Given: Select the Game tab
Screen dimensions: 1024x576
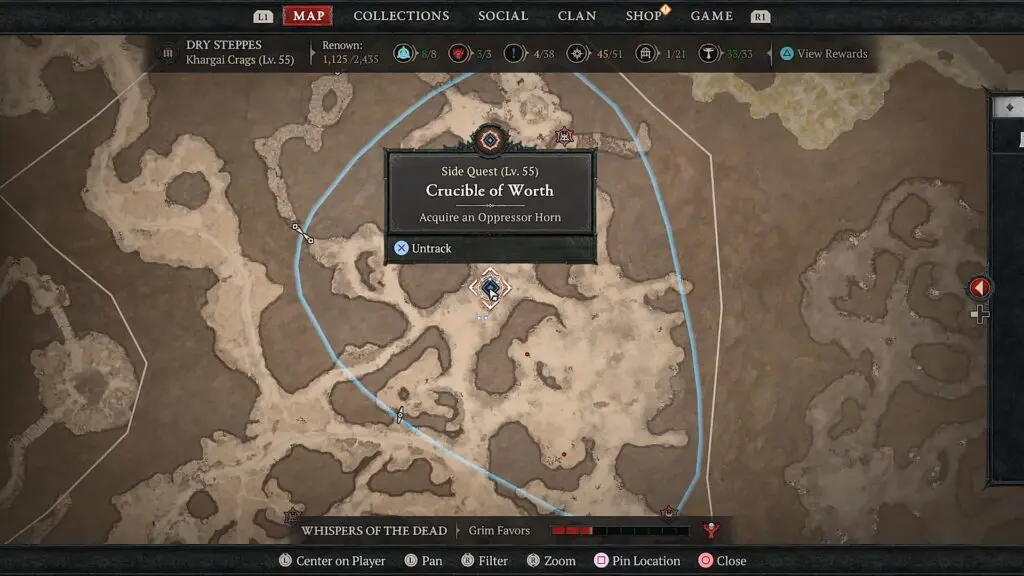Looking at the screenshot, I should tap(712, 16).
